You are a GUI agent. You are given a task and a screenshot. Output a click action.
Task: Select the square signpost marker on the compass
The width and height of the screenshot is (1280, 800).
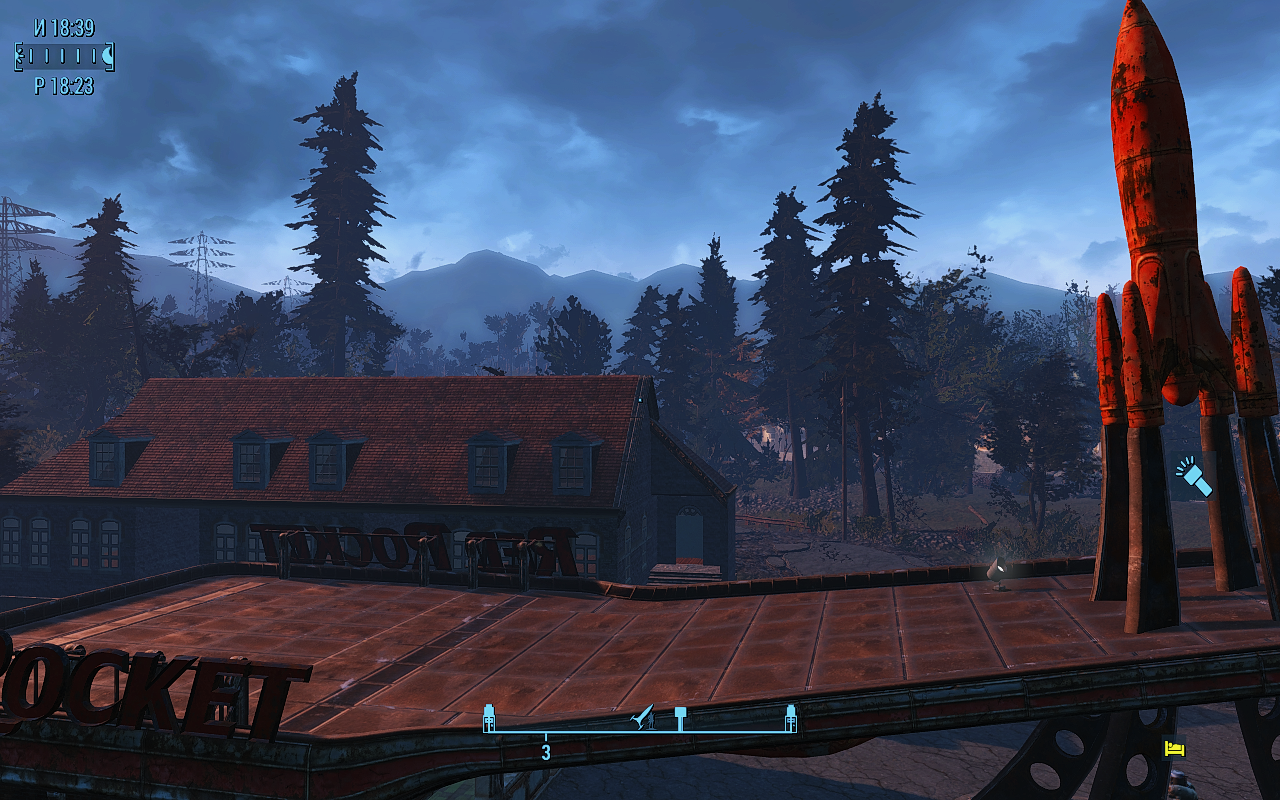click(x=680, y=716)
